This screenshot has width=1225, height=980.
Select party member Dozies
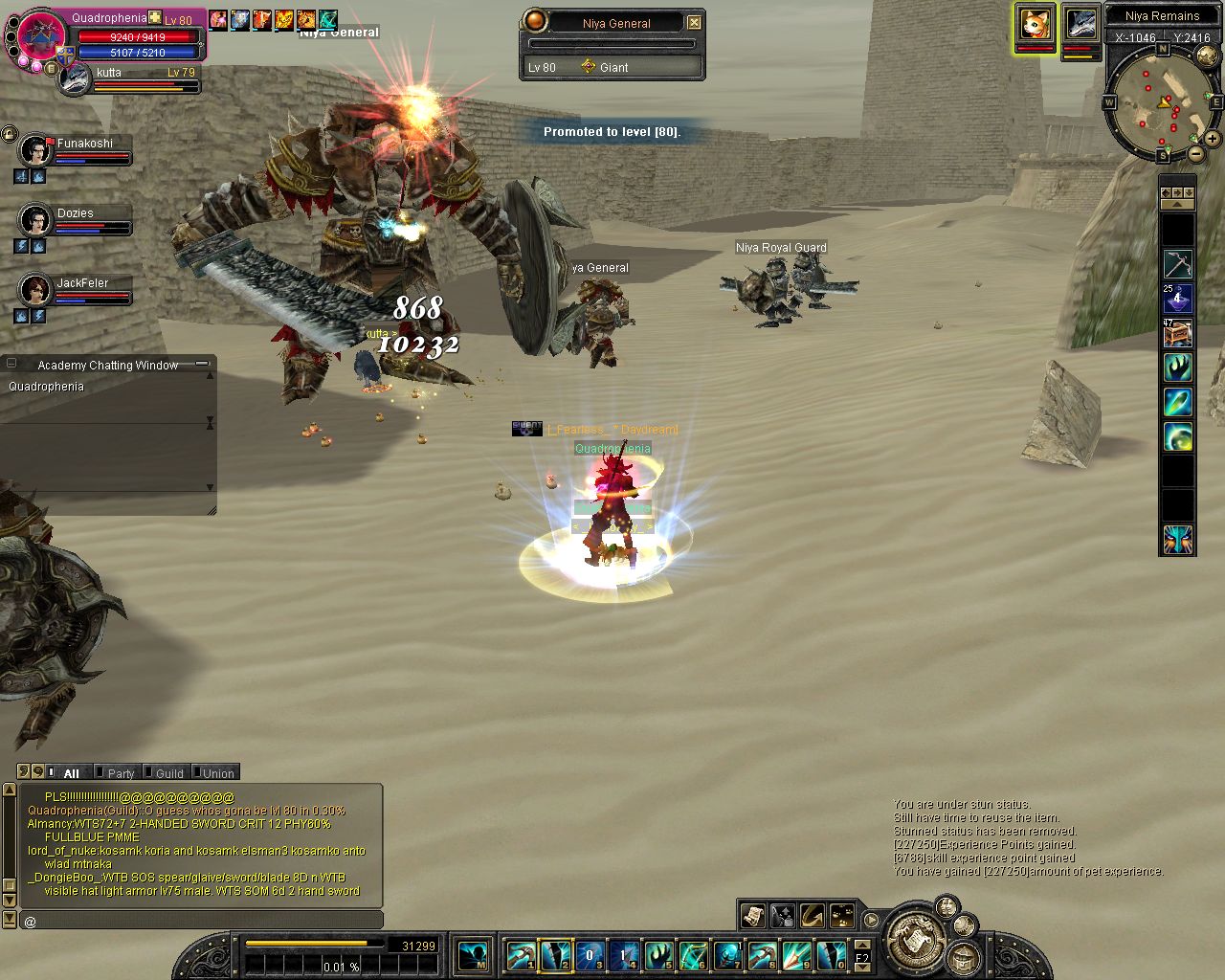36,221
